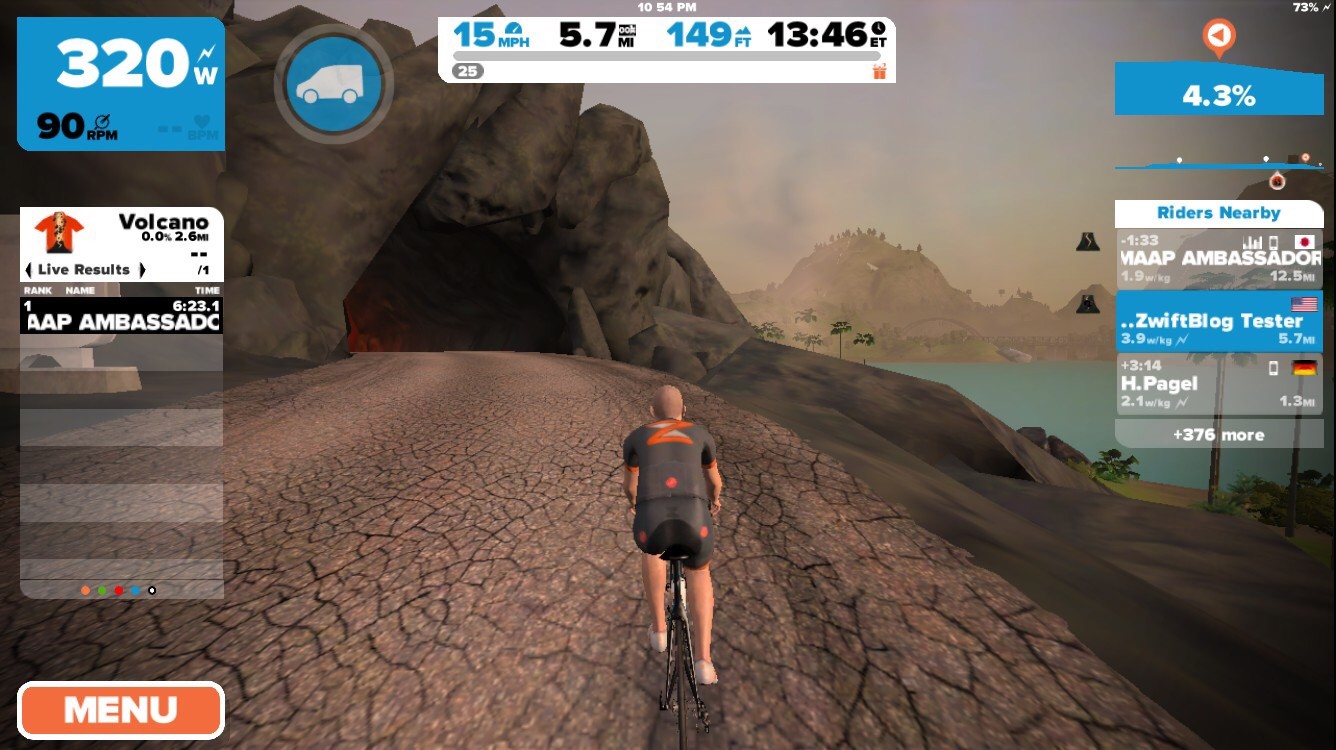Click the level 25 progress badge

pyautogui.click(x=467, y=71)
